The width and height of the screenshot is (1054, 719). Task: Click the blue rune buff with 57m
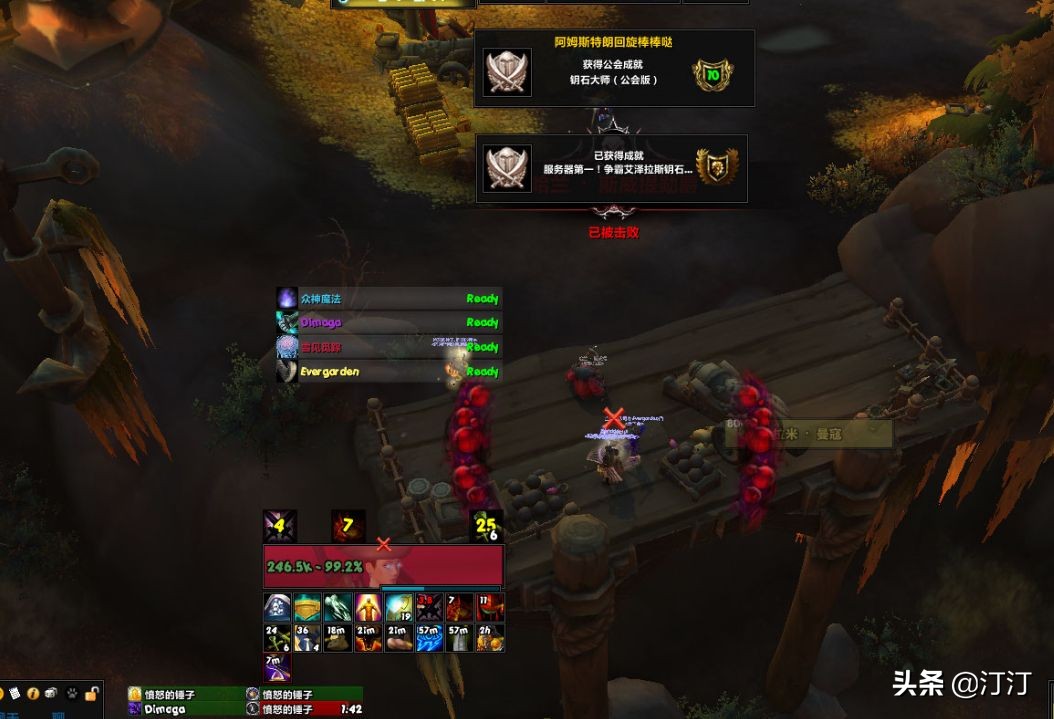click(429, 638)
